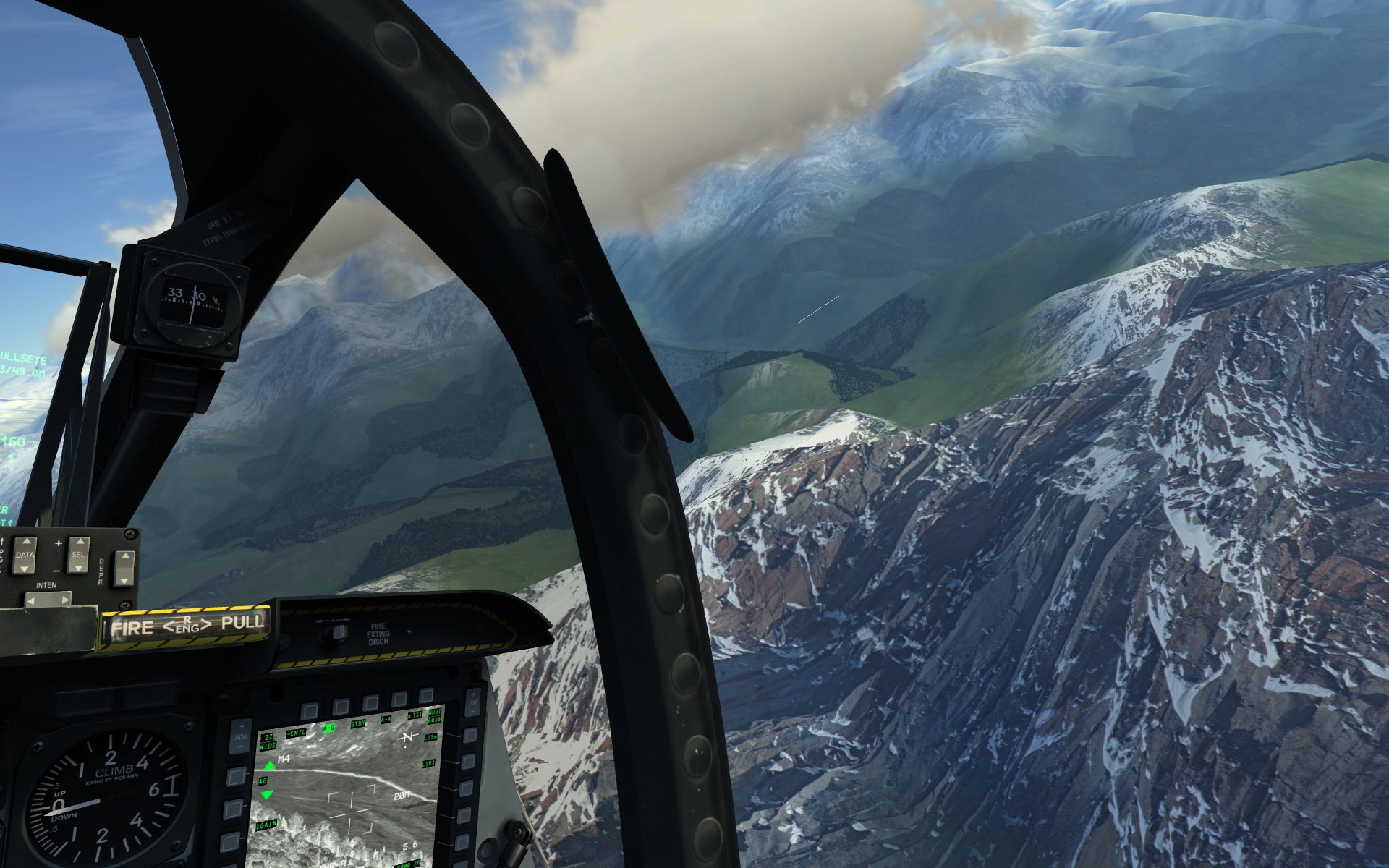Viewport: 1389px width, 868px height.
Task: Click the bezel button above TST
Action: coord(426,697)
